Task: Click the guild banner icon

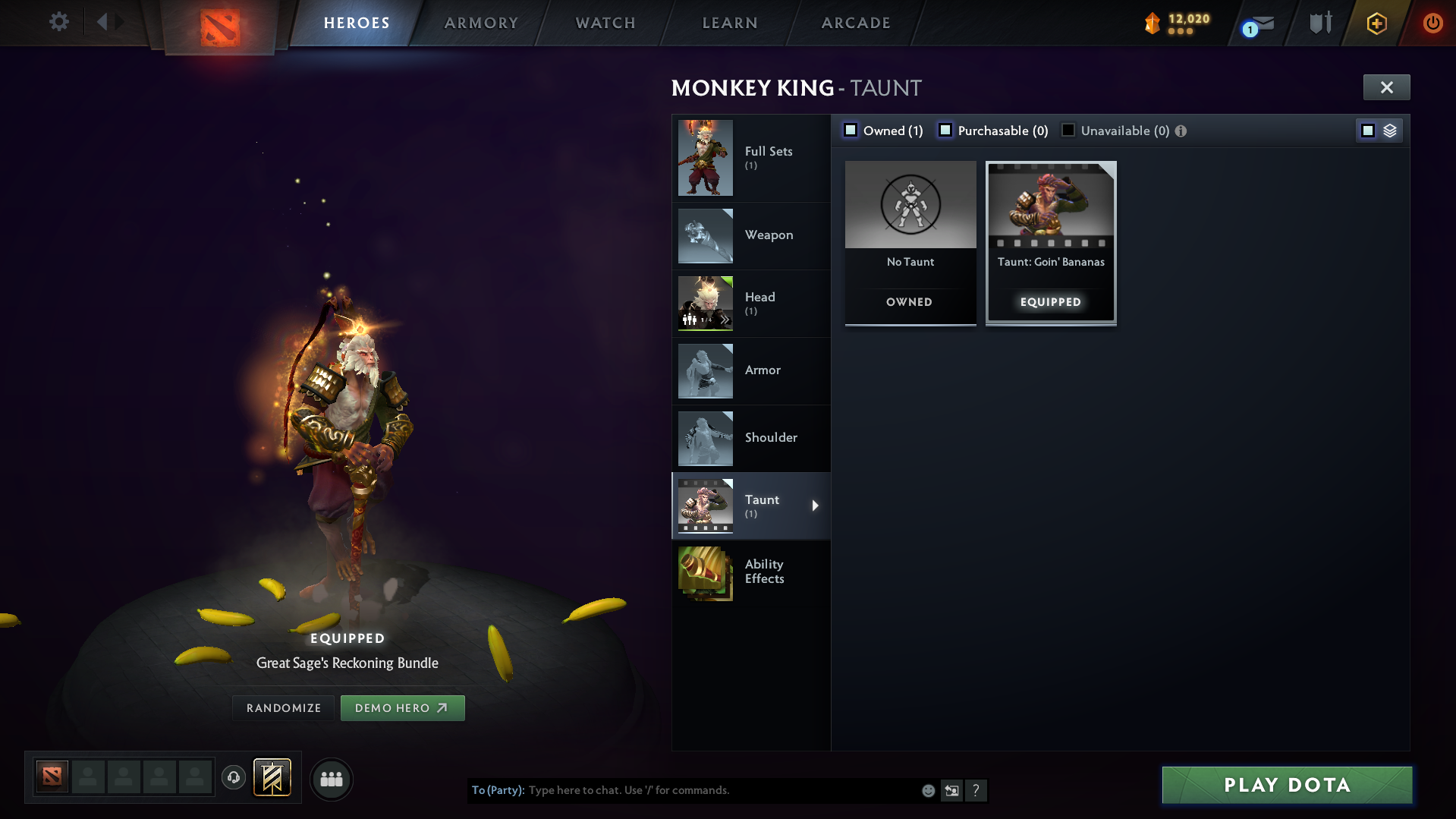Action: (273, 777)
